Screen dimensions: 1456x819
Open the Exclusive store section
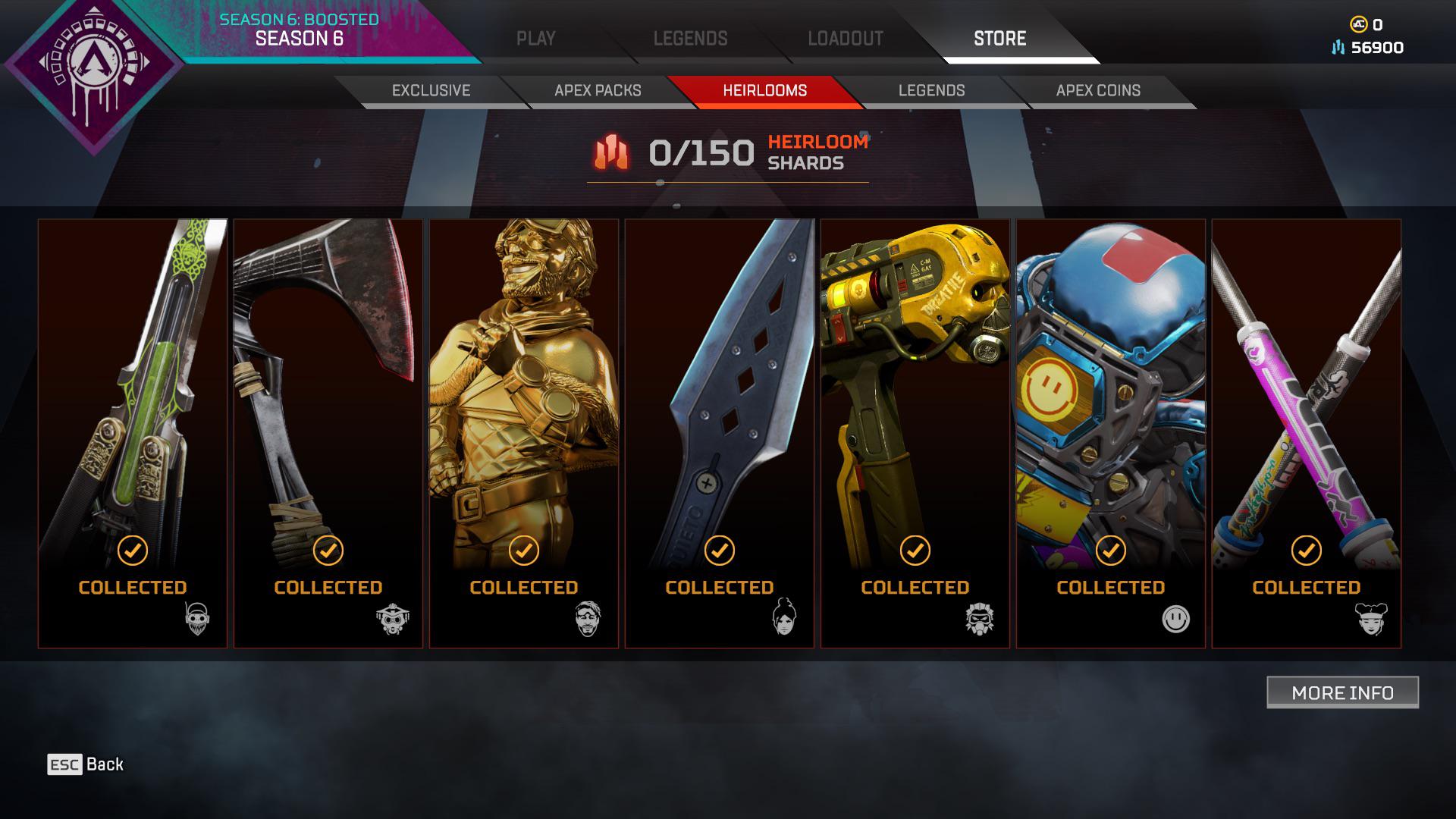[431, 90]
